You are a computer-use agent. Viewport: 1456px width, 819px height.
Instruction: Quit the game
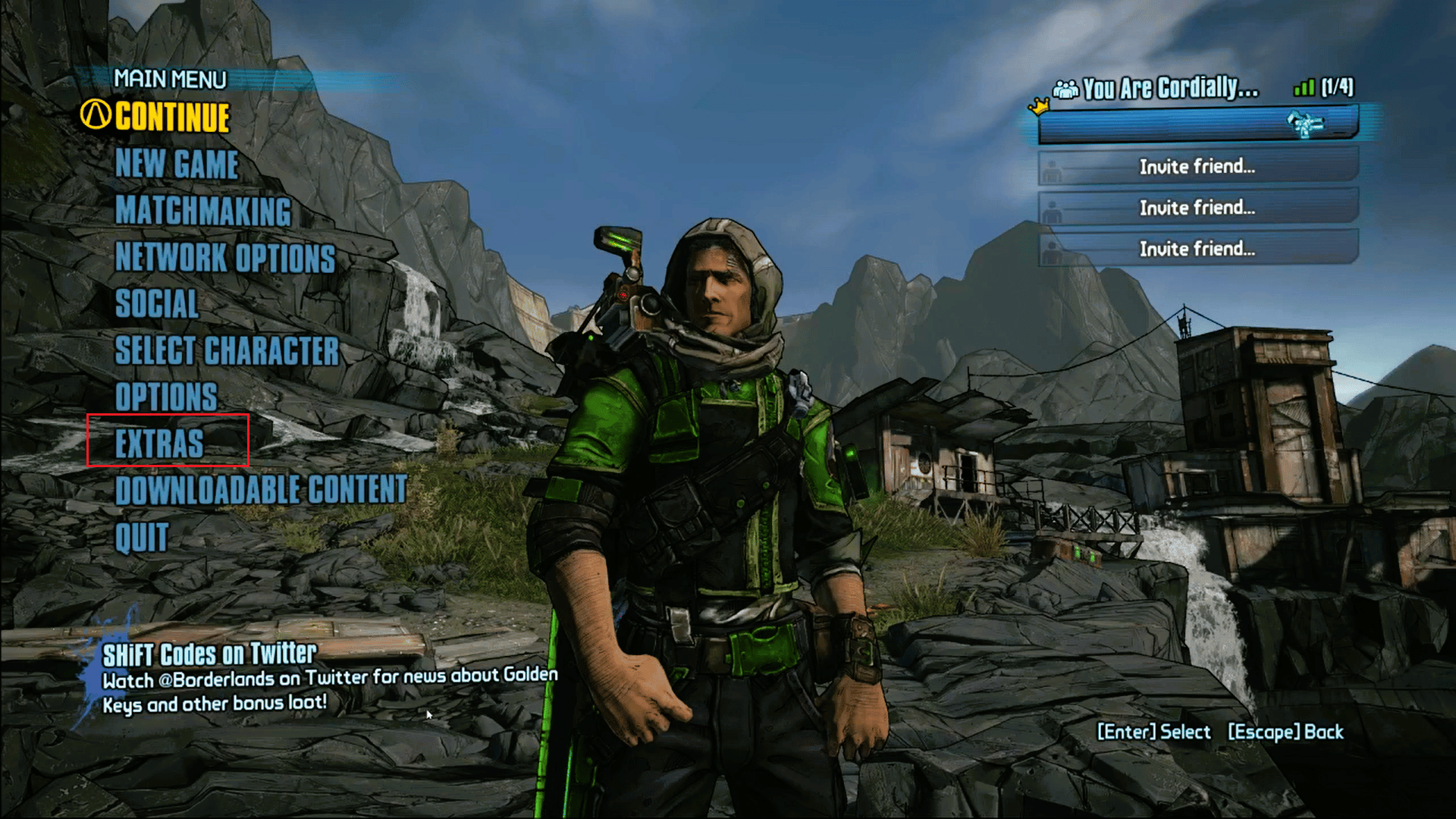pos(142,538)
